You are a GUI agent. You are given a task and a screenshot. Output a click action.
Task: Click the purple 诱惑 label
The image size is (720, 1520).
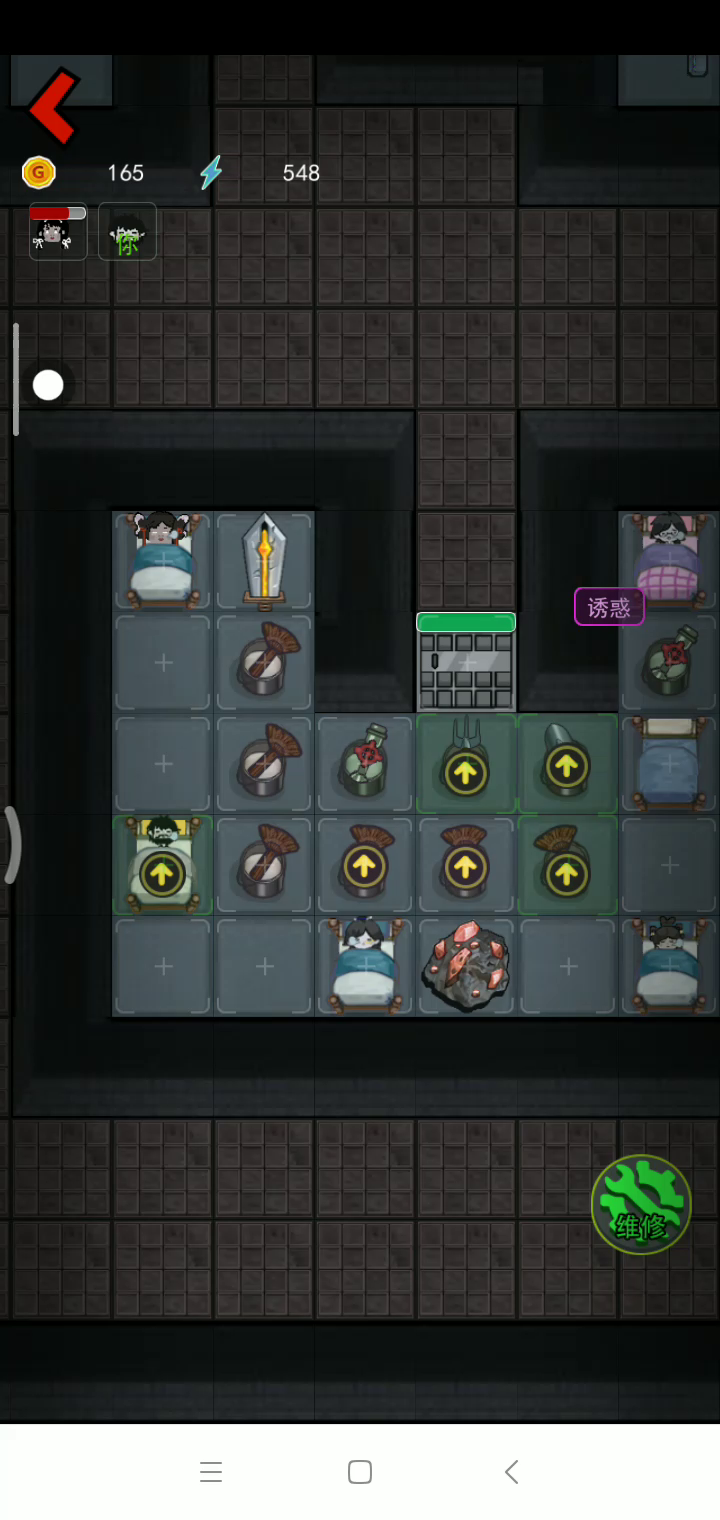tap(608, 607)
